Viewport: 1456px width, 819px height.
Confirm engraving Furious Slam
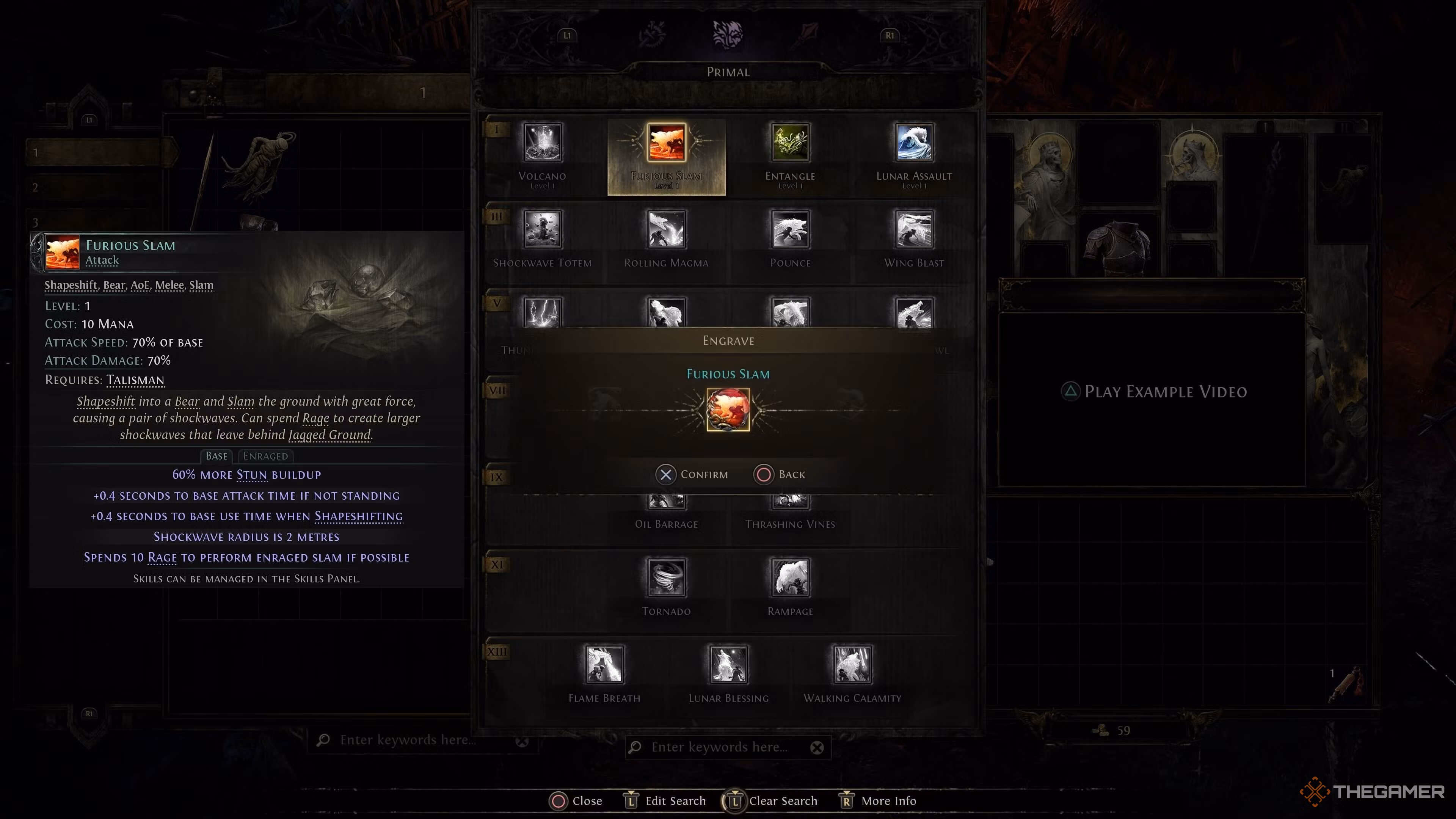pyautogui.click(x=692, y=474)
